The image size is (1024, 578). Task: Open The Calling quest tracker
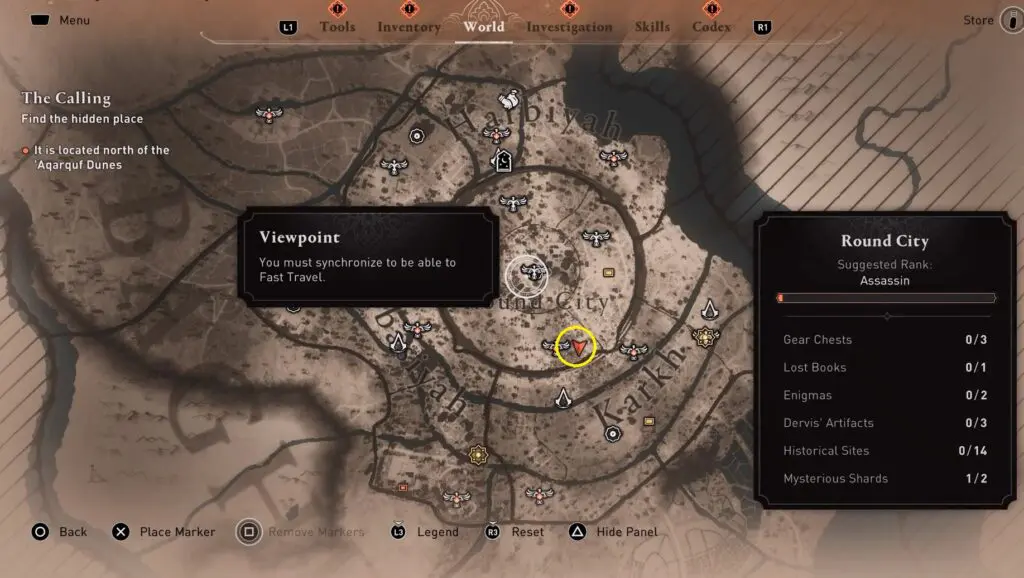pos(66,98)
